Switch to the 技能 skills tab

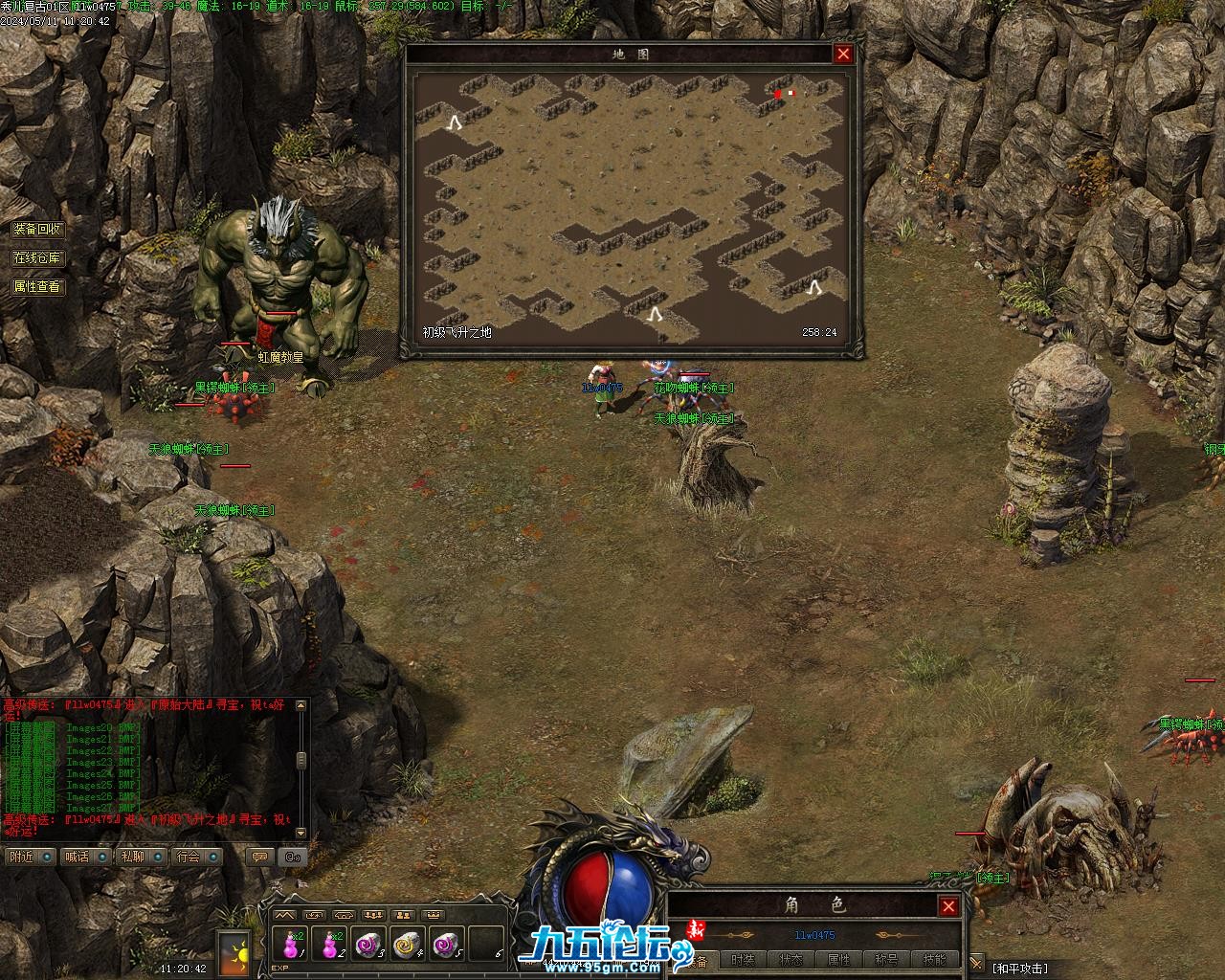(x=934, y=960)
